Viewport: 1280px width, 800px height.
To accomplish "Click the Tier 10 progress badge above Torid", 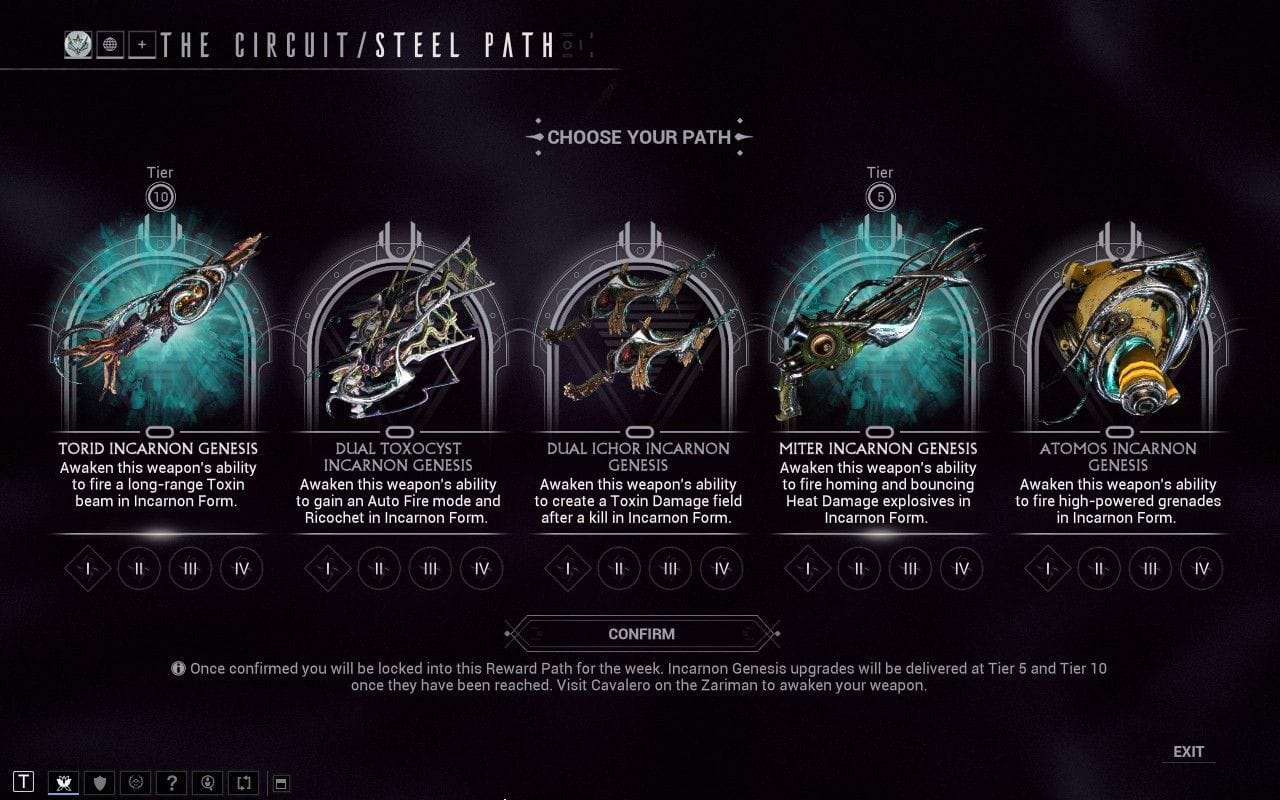I will 159,196.
